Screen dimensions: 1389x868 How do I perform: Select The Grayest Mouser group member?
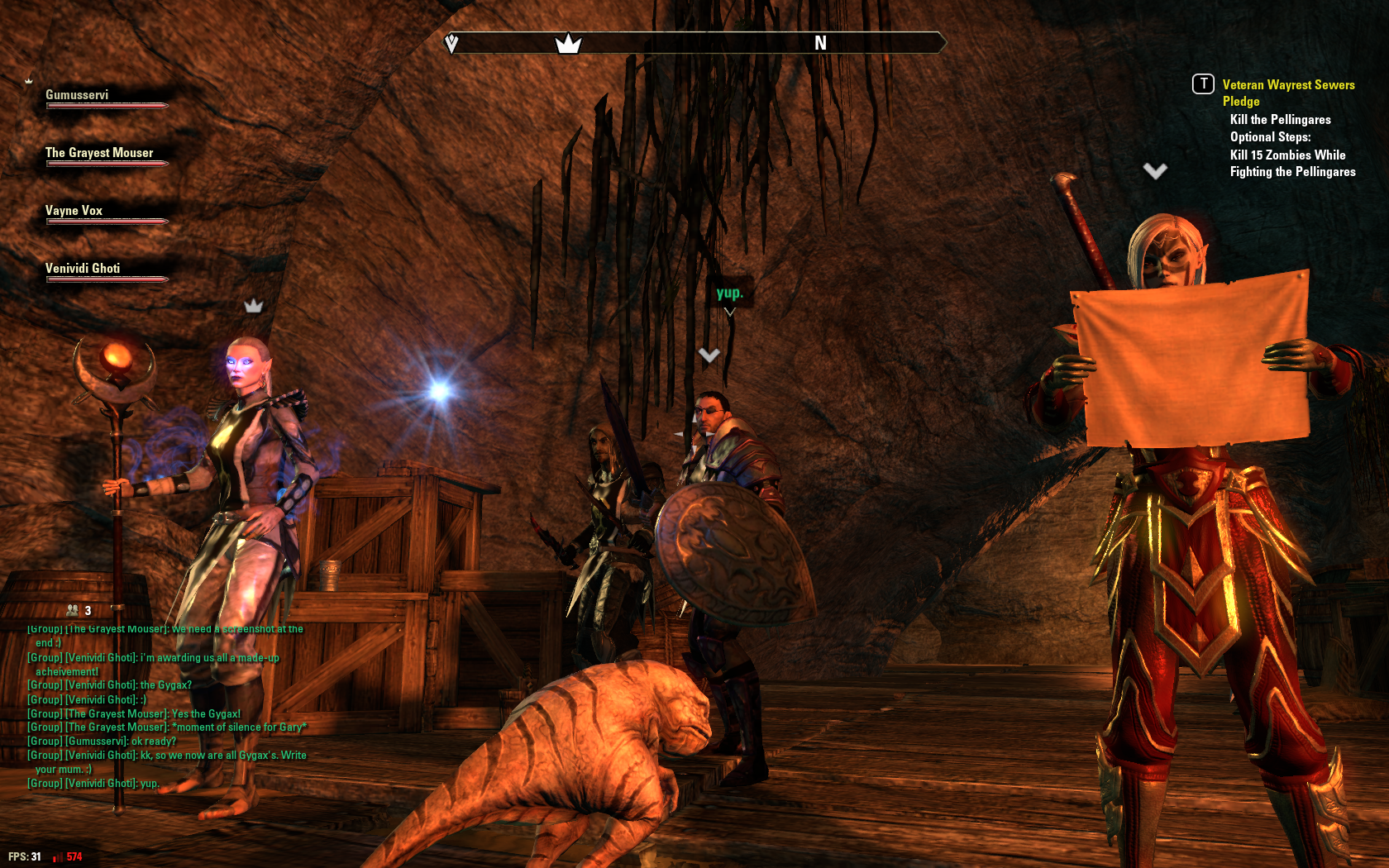tap(99, 153)
